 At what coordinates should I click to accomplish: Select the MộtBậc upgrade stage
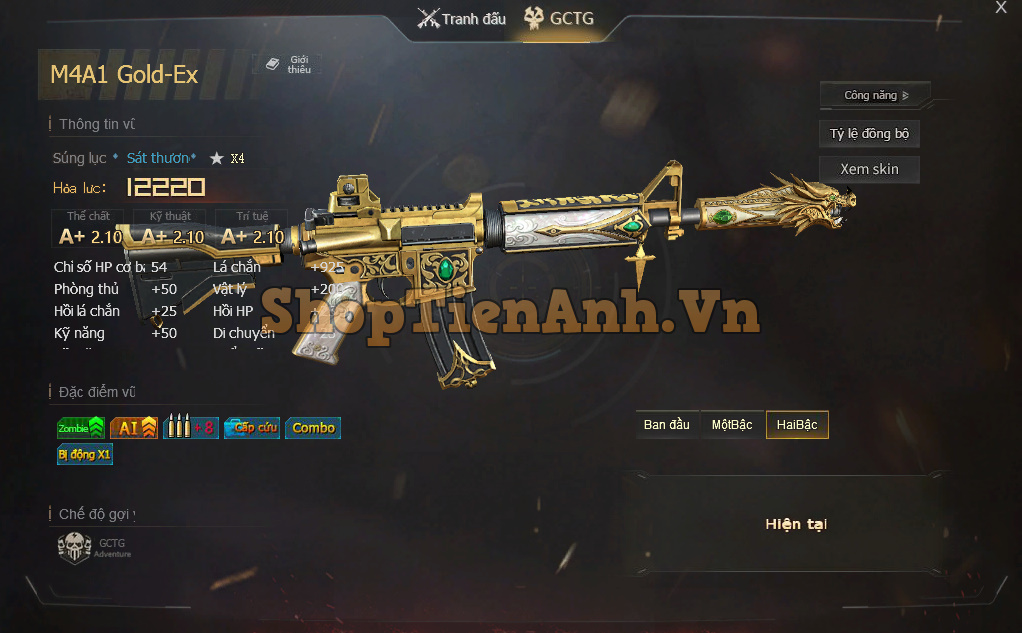pyautogui.click(x=732, y=425)
